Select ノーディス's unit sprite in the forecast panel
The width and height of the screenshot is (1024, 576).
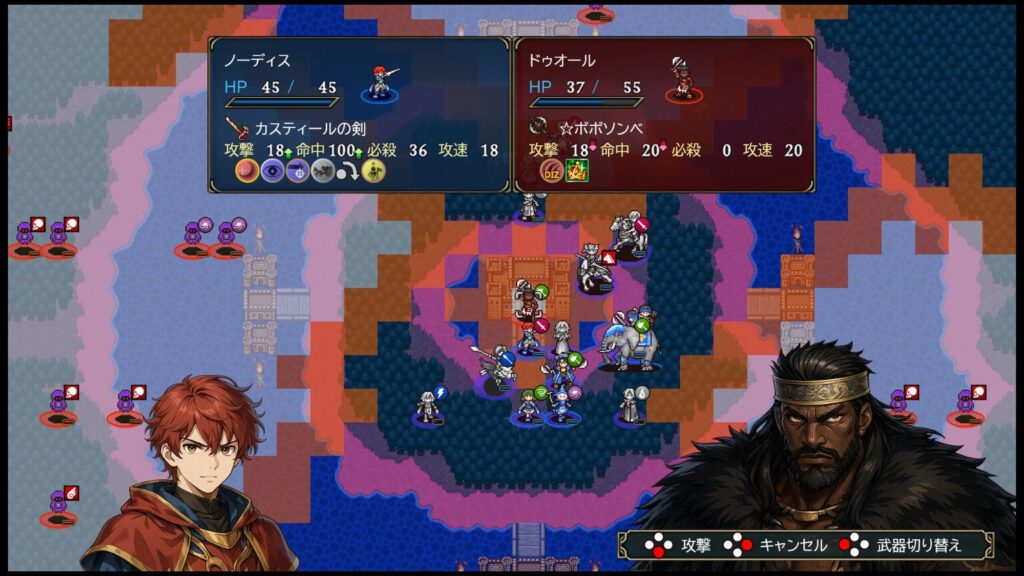click(x=381, y=79)
